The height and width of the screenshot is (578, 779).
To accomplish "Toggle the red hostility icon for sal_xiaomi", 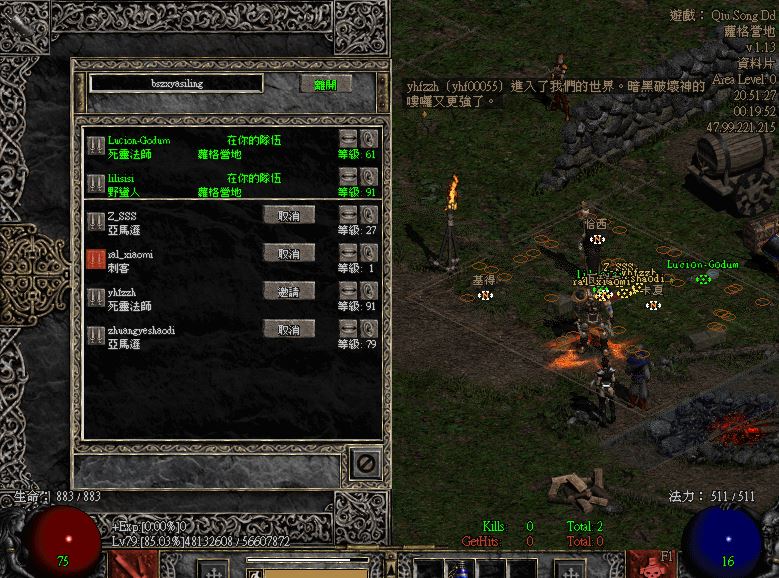I will (x=96, y=255).
